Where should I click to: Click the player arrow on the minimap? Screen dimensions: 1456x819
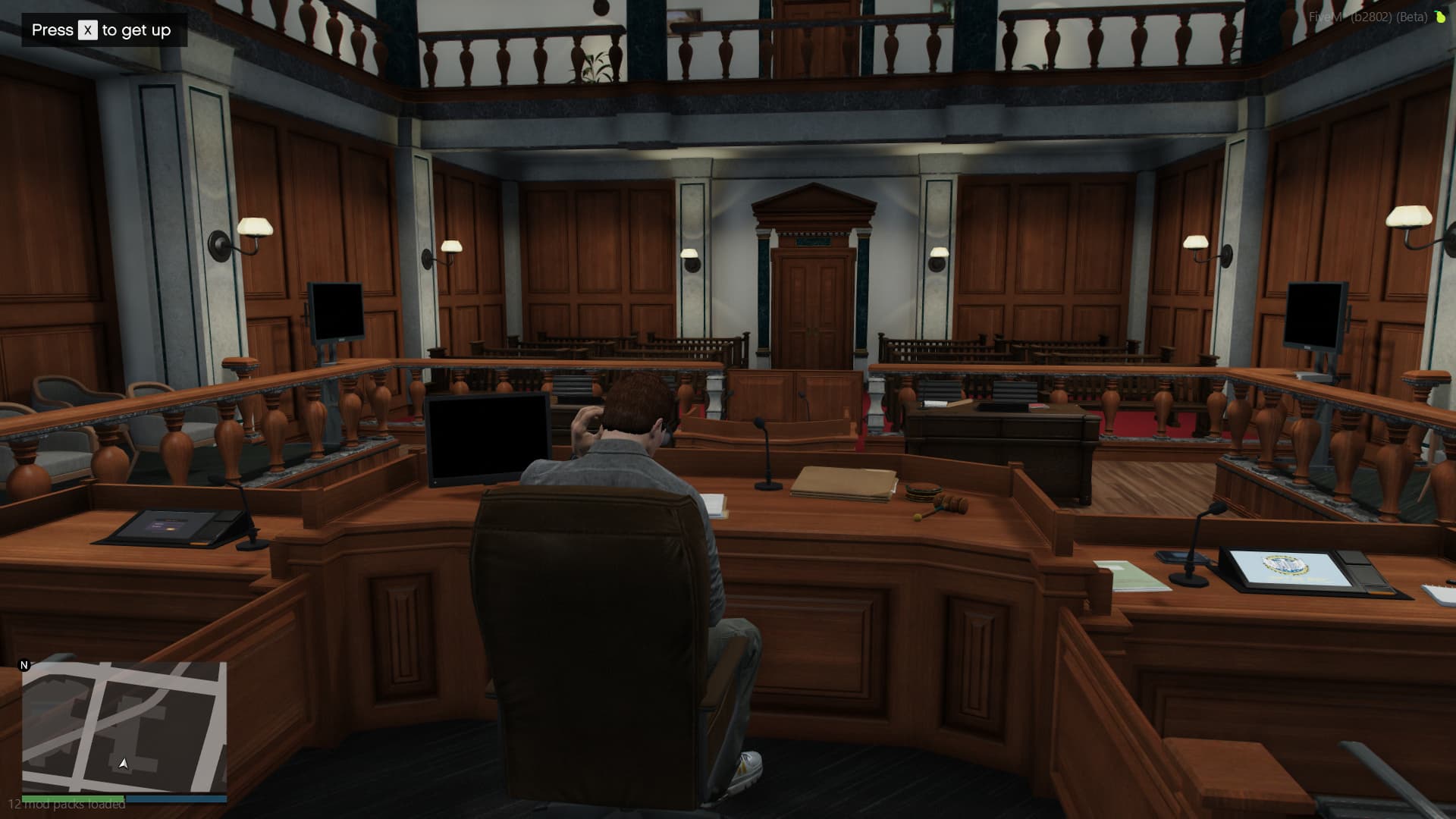(x=124, y=763)
